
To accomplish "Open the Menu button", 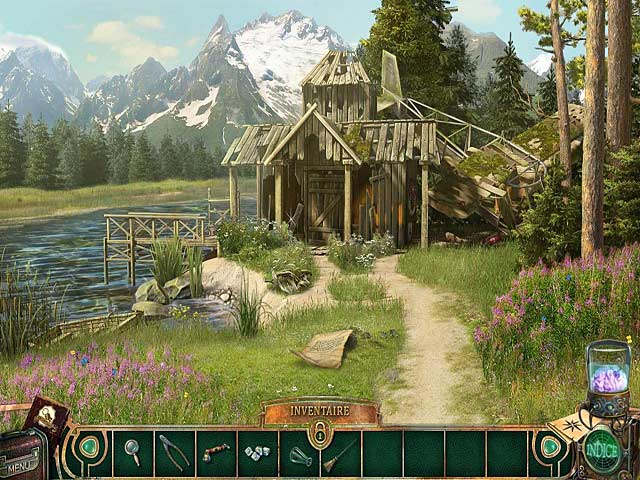I will (20, 465).
